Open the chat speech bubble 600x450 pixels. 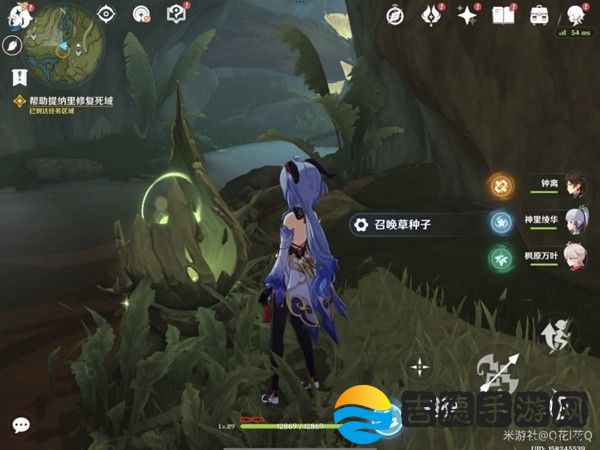click(20, 425)
